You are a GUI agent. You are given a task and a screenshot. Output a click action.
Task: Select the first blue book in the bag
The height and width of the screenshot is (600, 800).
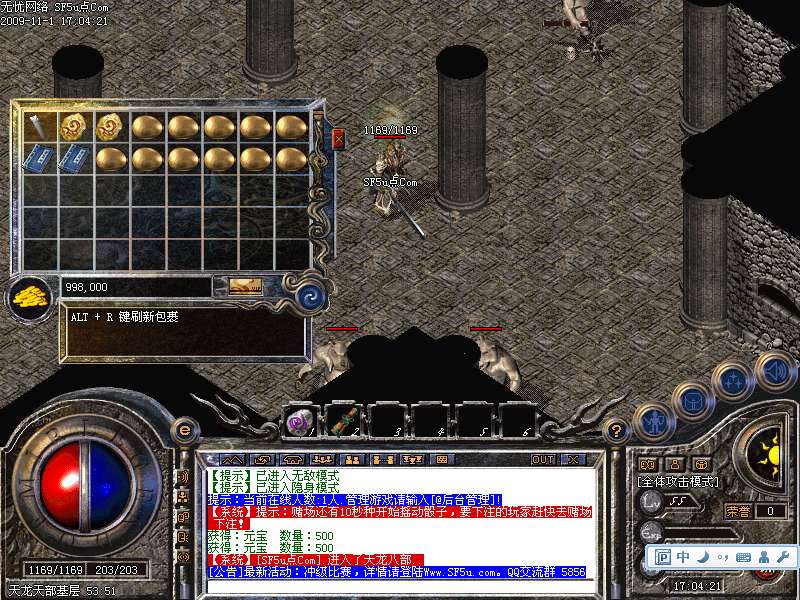pyautogui.click(x=39, y=159)
